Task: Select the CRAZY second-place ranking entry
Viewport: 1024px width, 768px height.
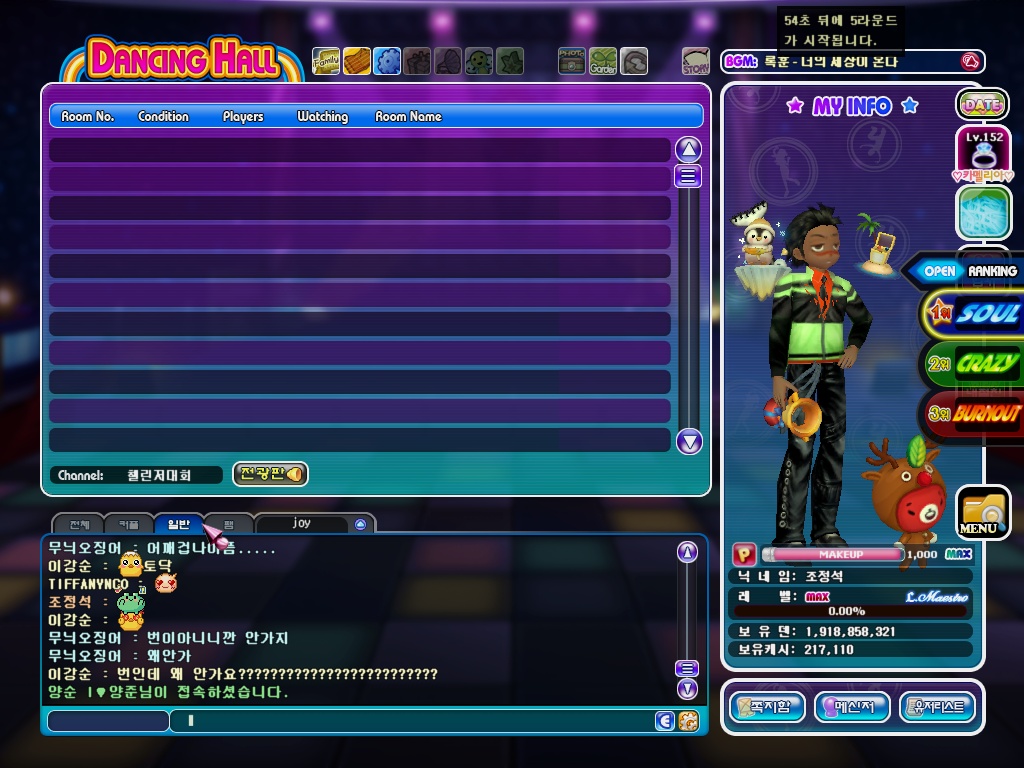Action: pos(975,363)
